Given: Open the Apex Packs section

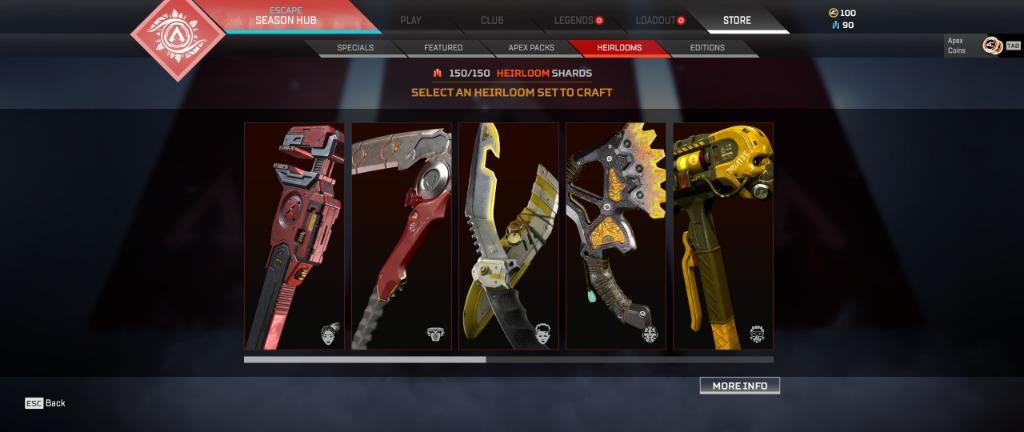Looking at the screenshot, I should (530, 47).
